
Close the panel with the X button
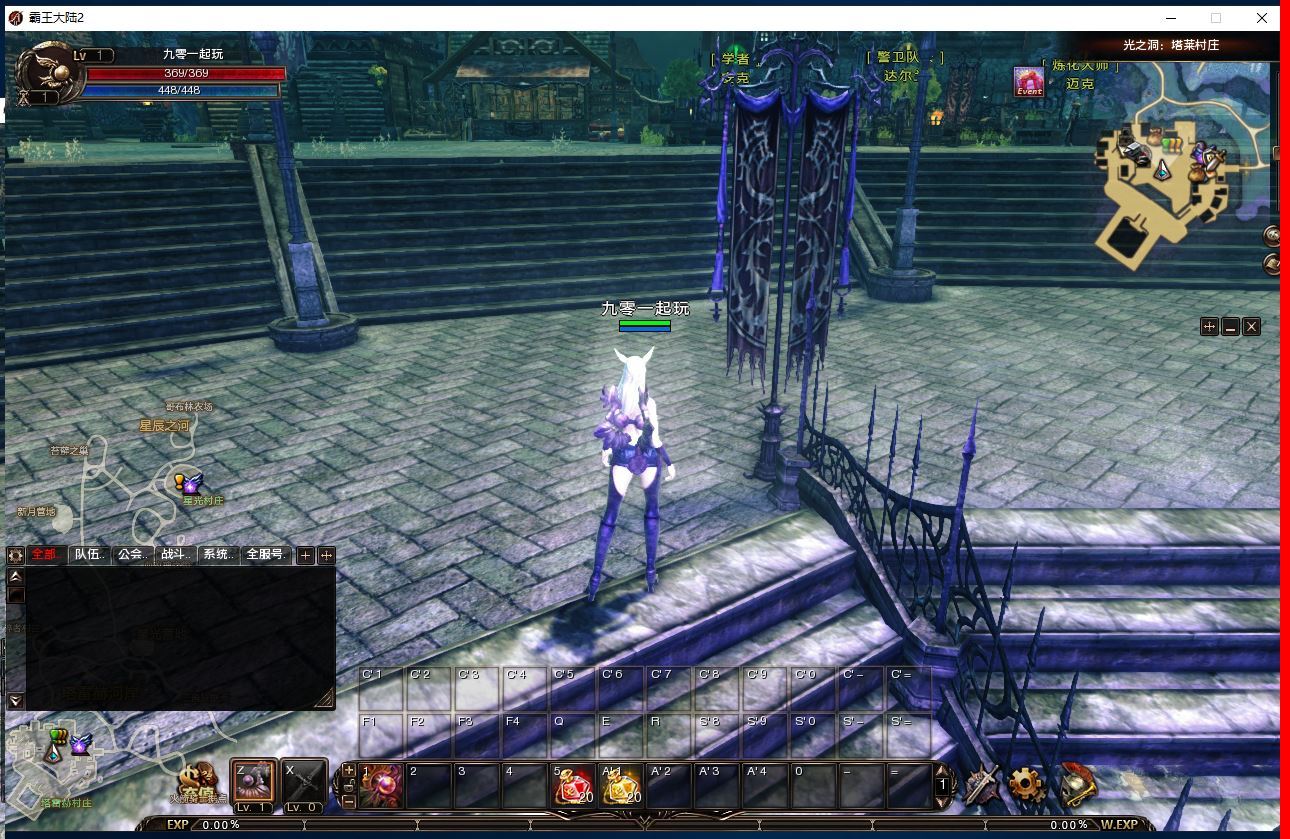click(x=1251, y=327)
